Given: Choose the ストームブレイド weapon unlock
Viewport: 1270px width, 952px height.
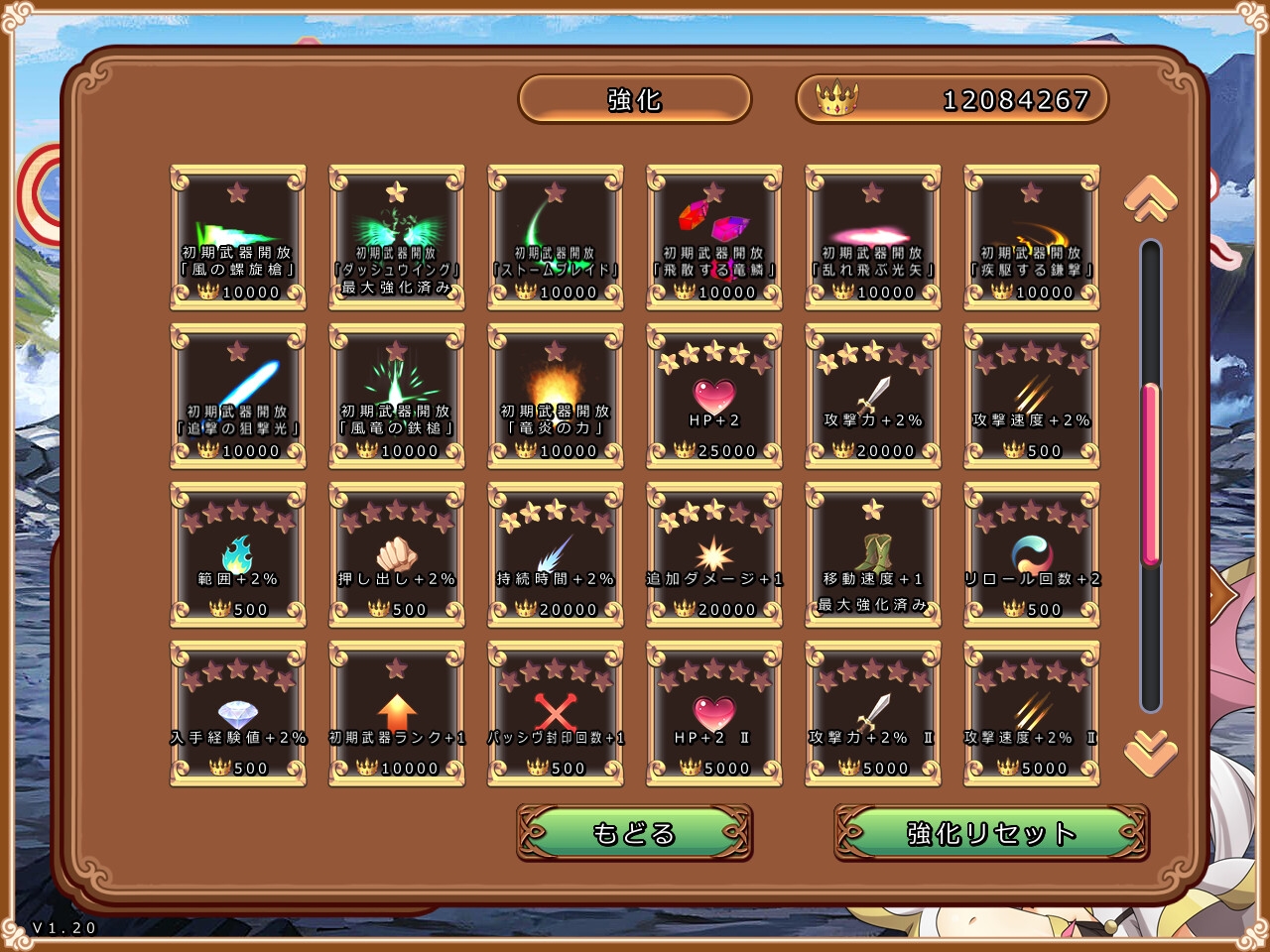Looking at the screenshot, I should (x=556, y=238).
